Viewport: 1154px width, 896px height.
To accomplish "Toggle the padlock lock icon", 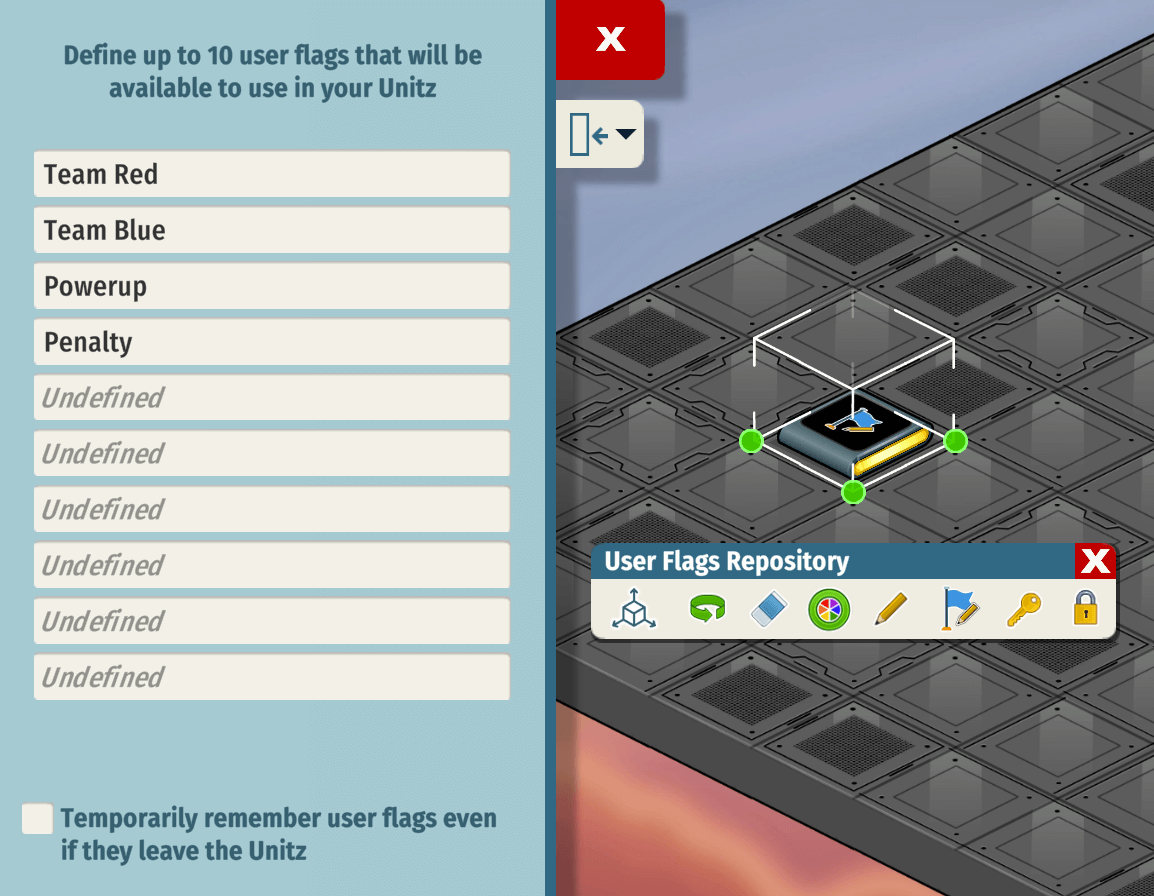I will pyautogui.click(x=1086, y=608).
